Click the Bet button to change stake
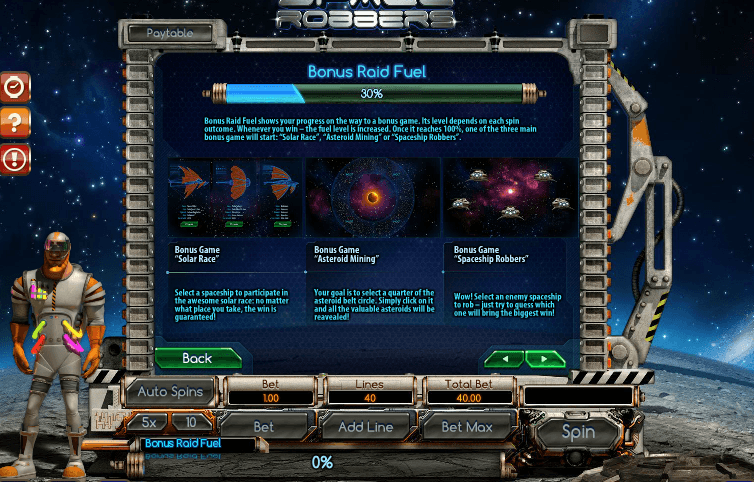 (263, 426)
